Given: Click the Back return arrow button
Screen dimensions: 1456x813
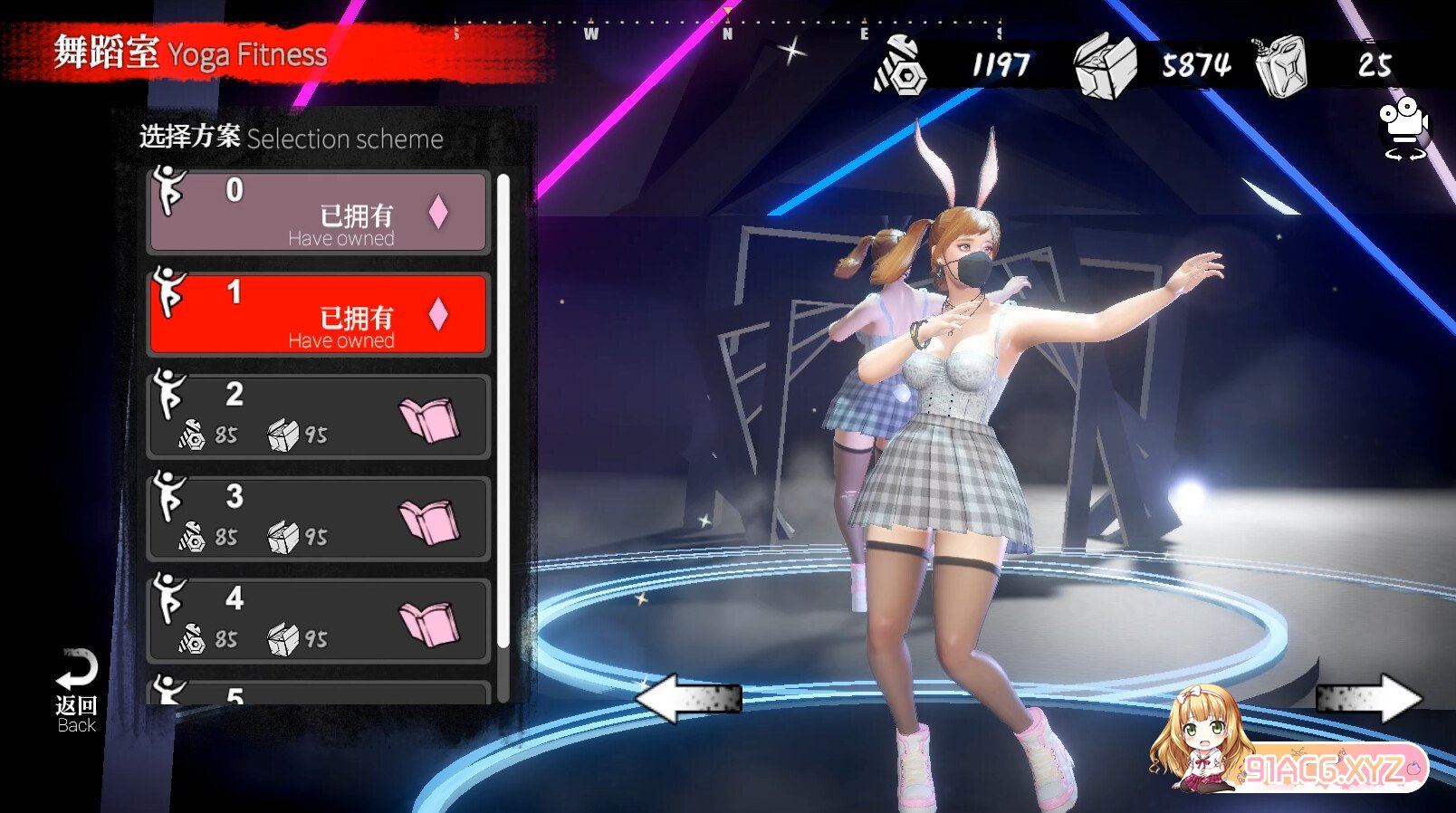Looking at the screenshot, I should [76, 690].
